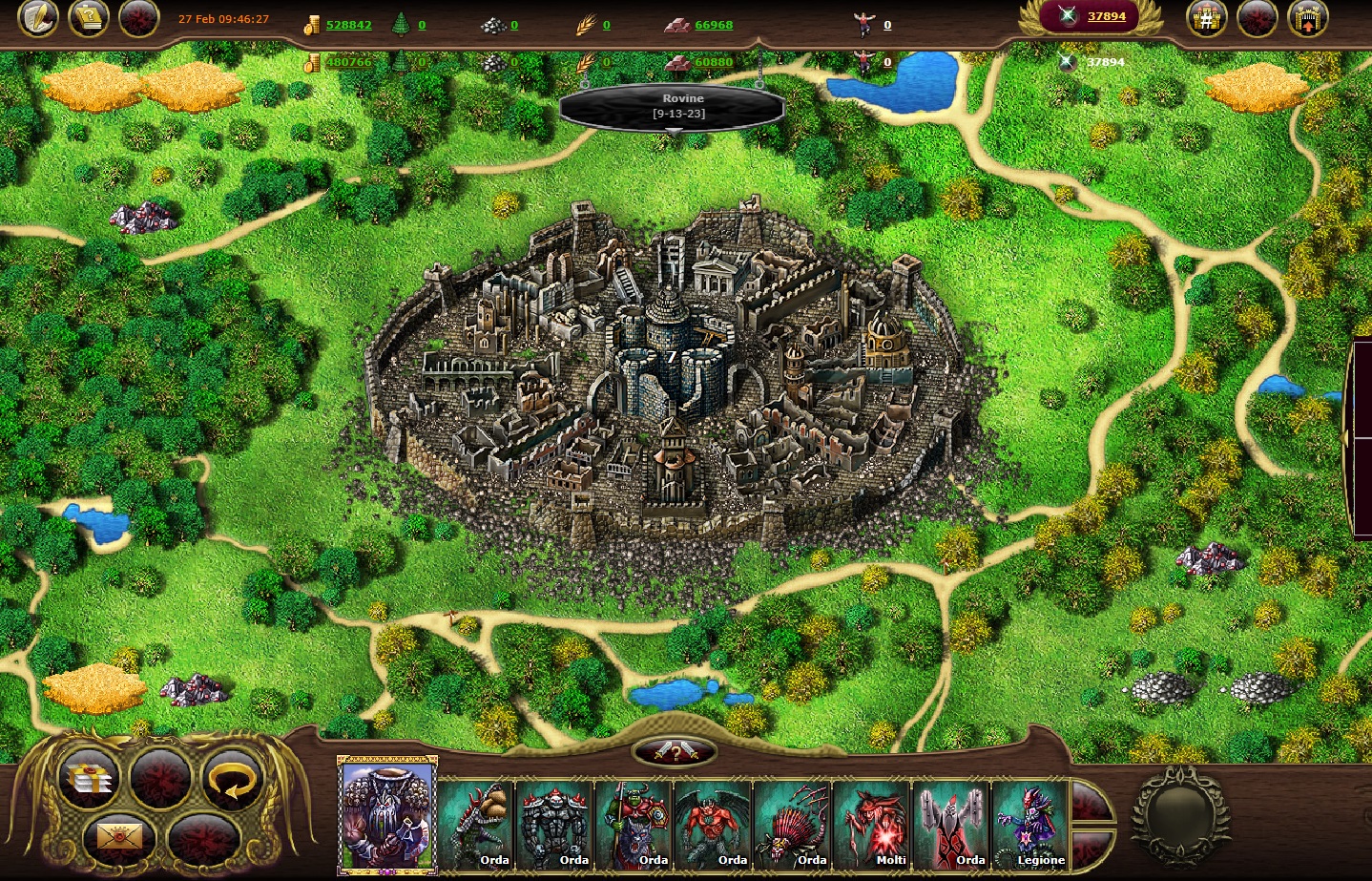This screenshot has width=1372, height=881.
Task: Click the castle hash-symbol button
Action: (x=1206, y=19)
